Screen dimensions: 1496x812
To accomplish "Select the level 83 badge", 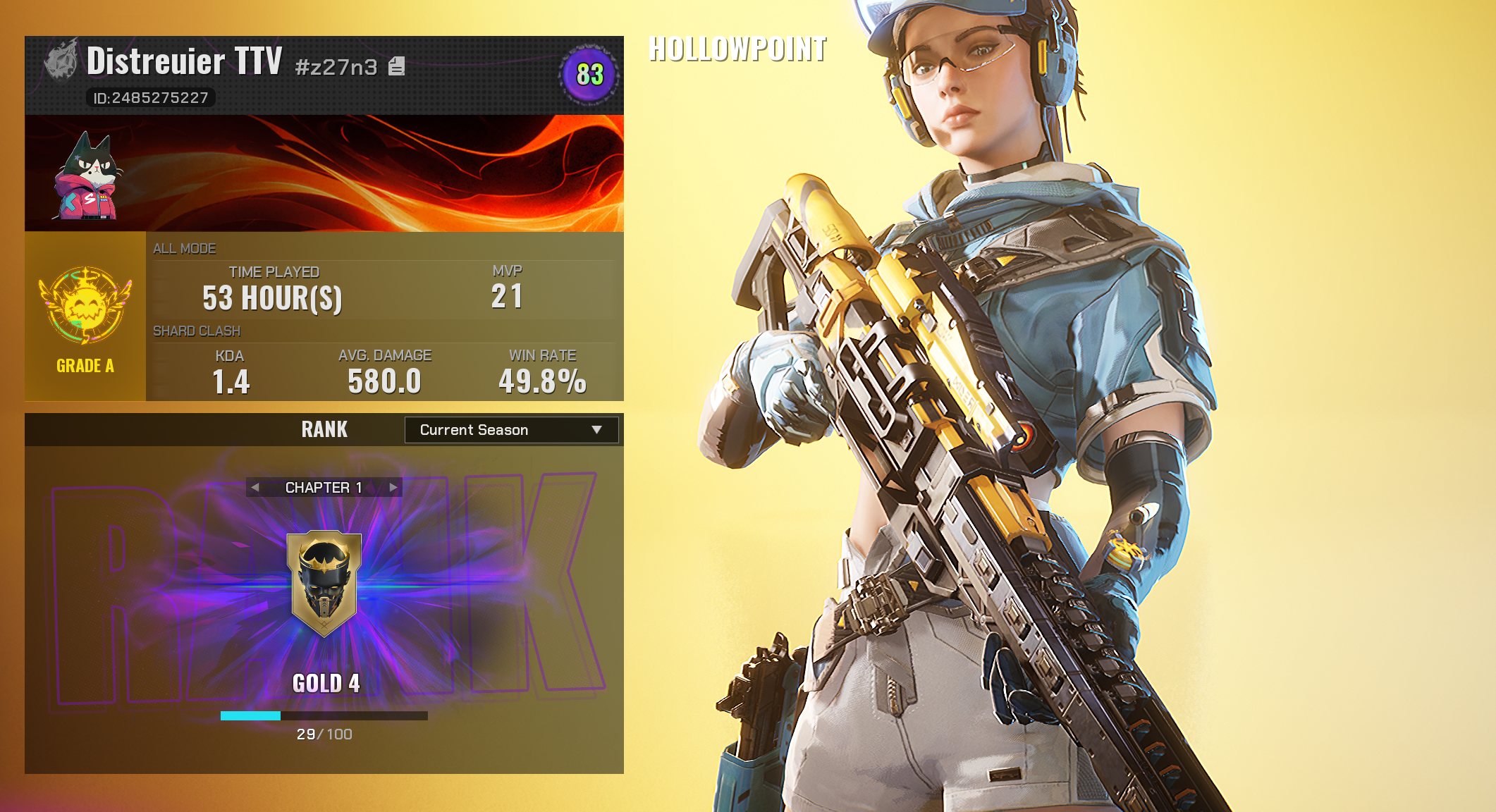I will 589,75.
